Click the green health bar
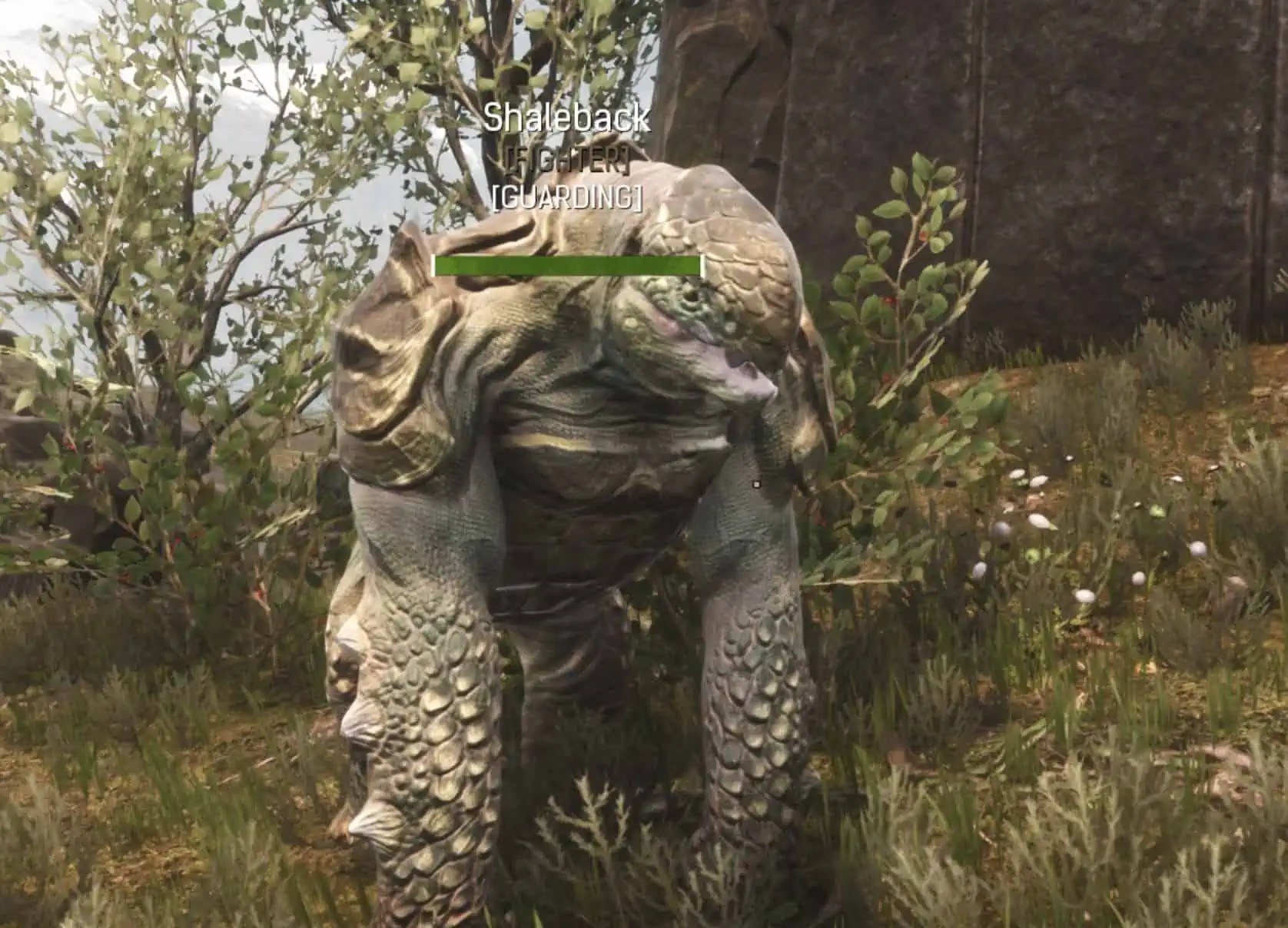This screenshot has height=928, width=1288. (x=569, y=264)
